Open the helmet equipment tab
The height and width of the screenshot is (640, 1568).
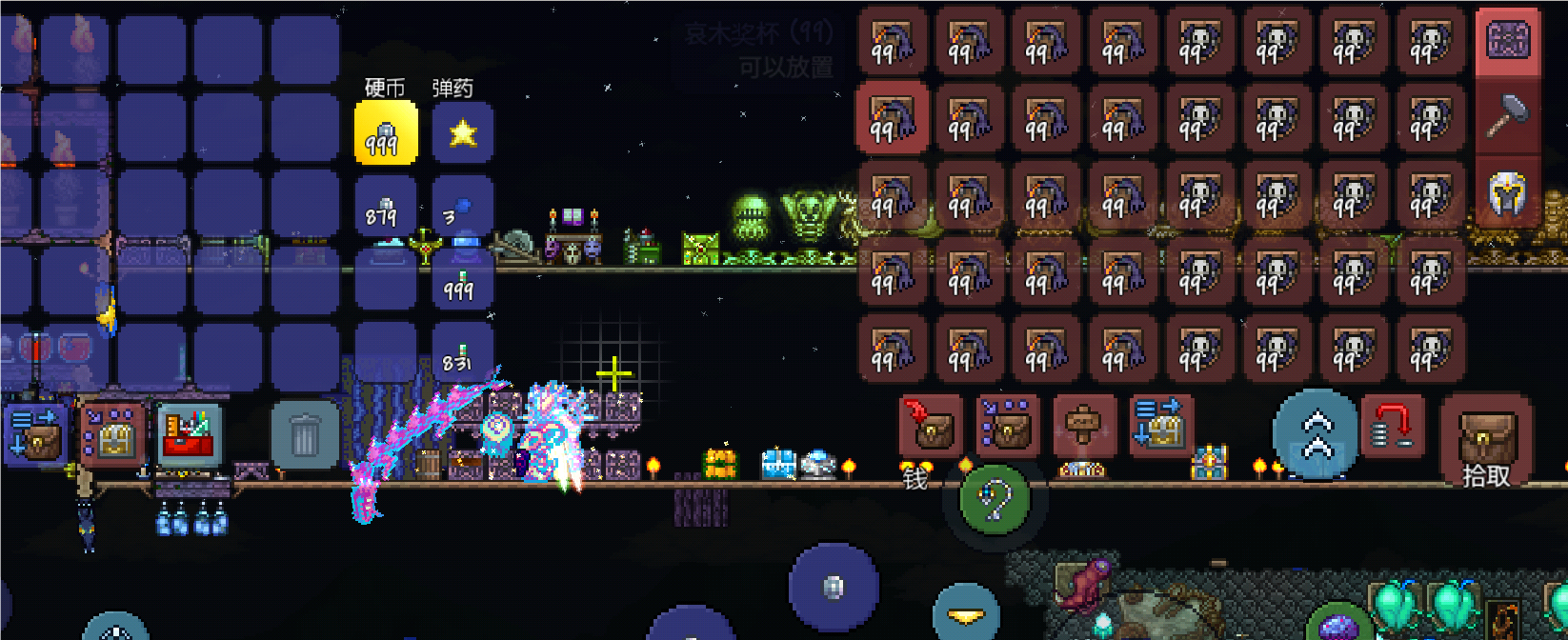[1508, 193]
